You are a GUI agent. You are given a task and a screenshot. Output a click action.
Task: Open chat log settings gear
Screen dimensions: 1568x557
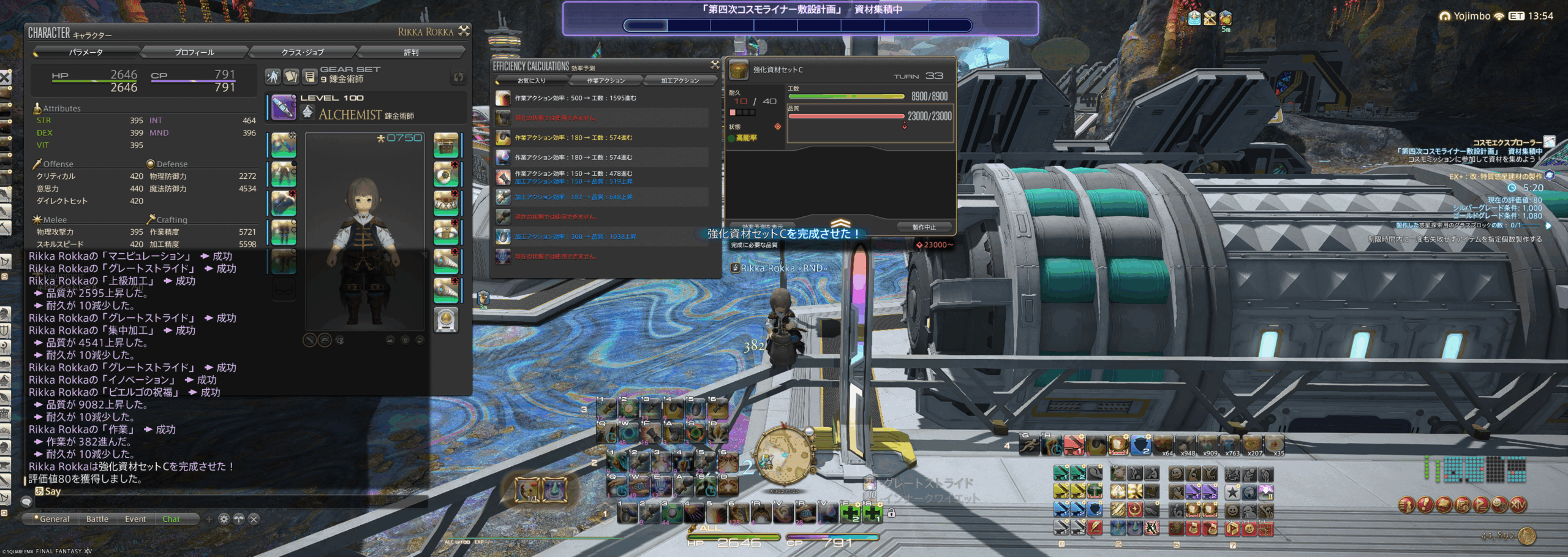[x=224, y=519]
